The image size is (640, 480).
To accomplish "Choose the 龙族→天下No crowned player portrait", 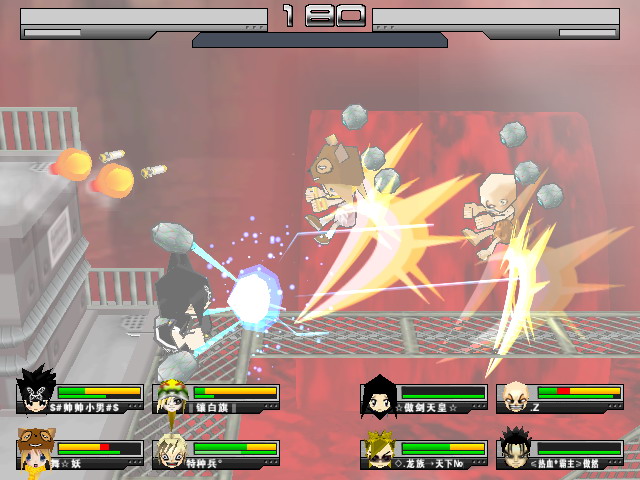I will point(380,450).
